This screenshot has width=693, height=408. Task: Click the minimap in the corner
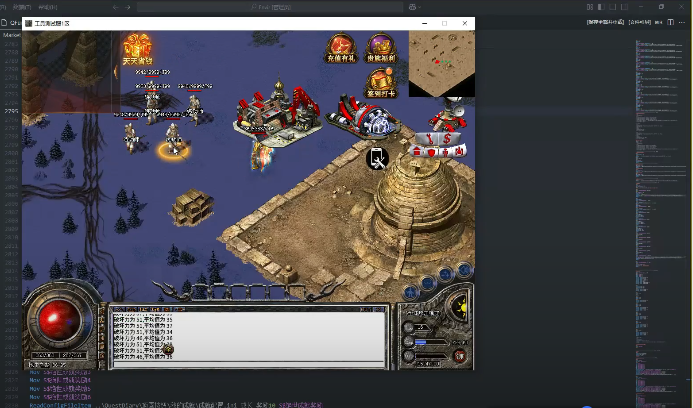click(441, 61)
